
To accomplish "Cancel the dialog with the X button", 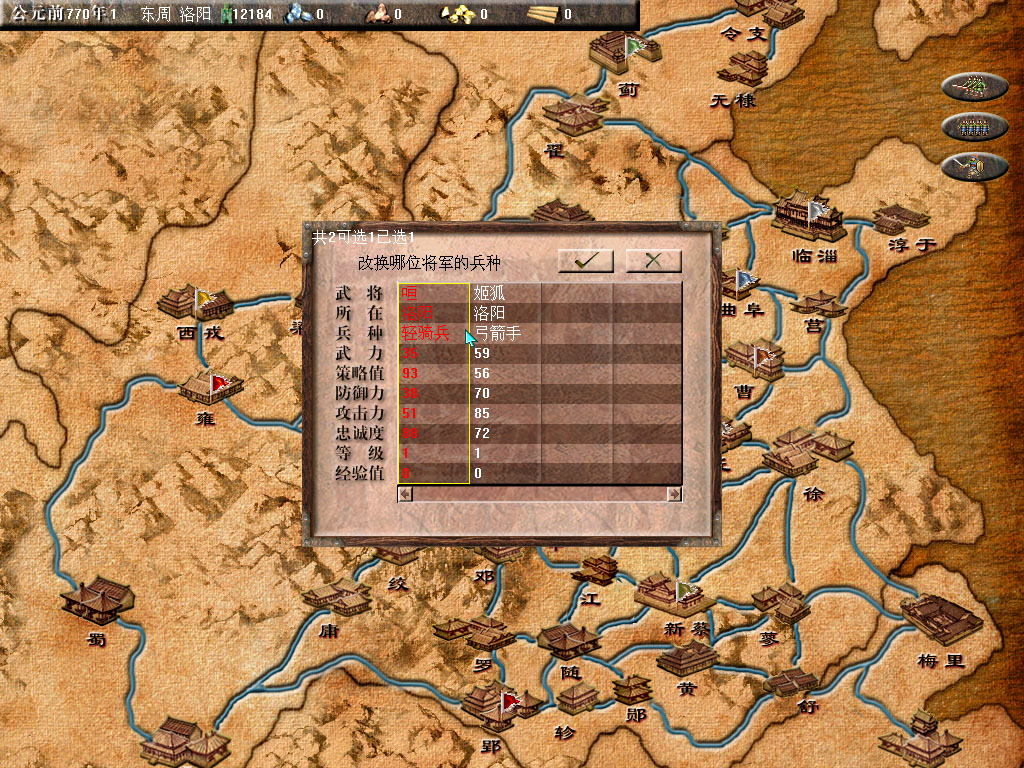I will click(x=653, y=260).
